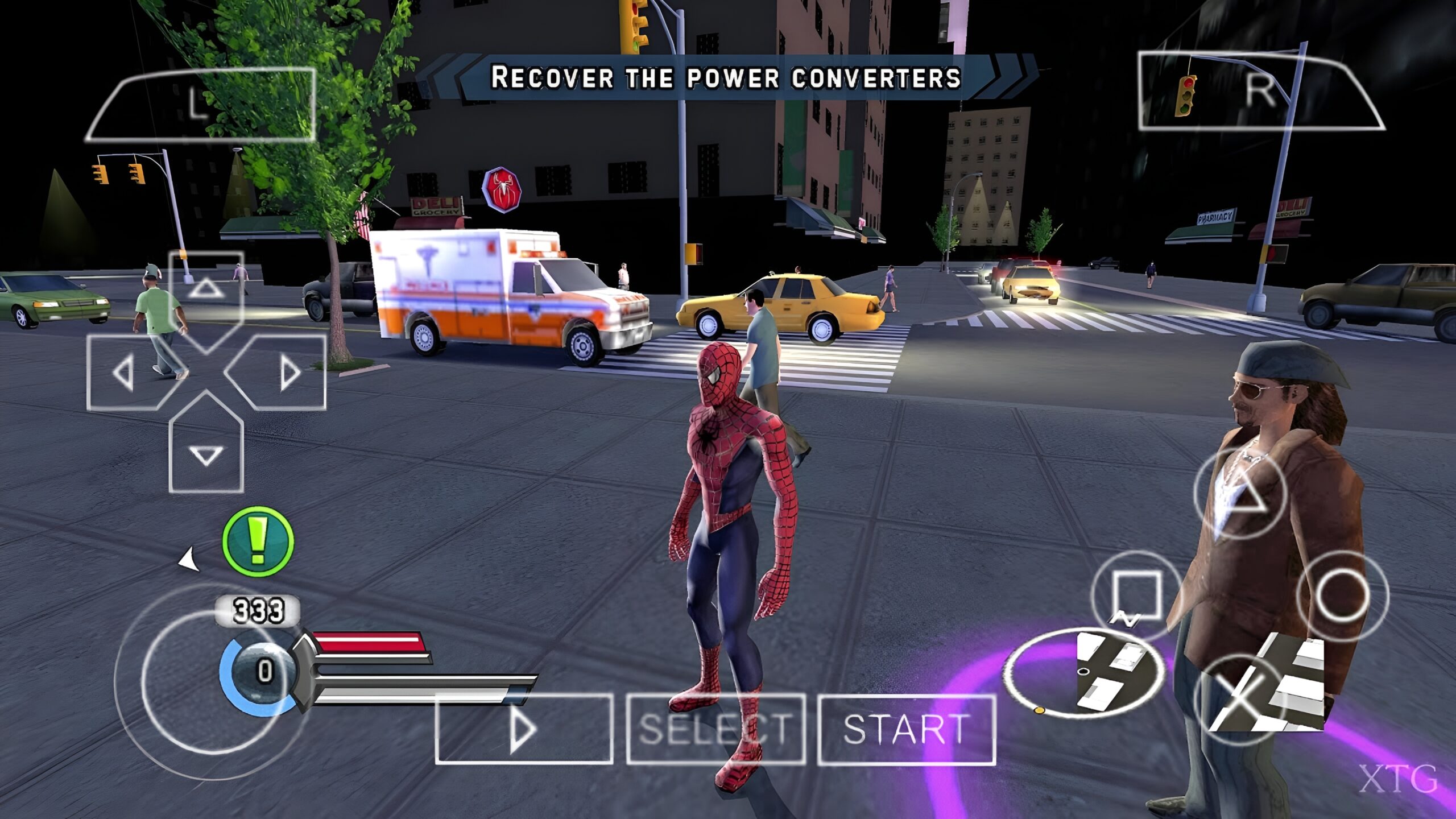This screenshot has height=819, width=1456.
Task: Click the SELECT button
Action: point(715,729)
